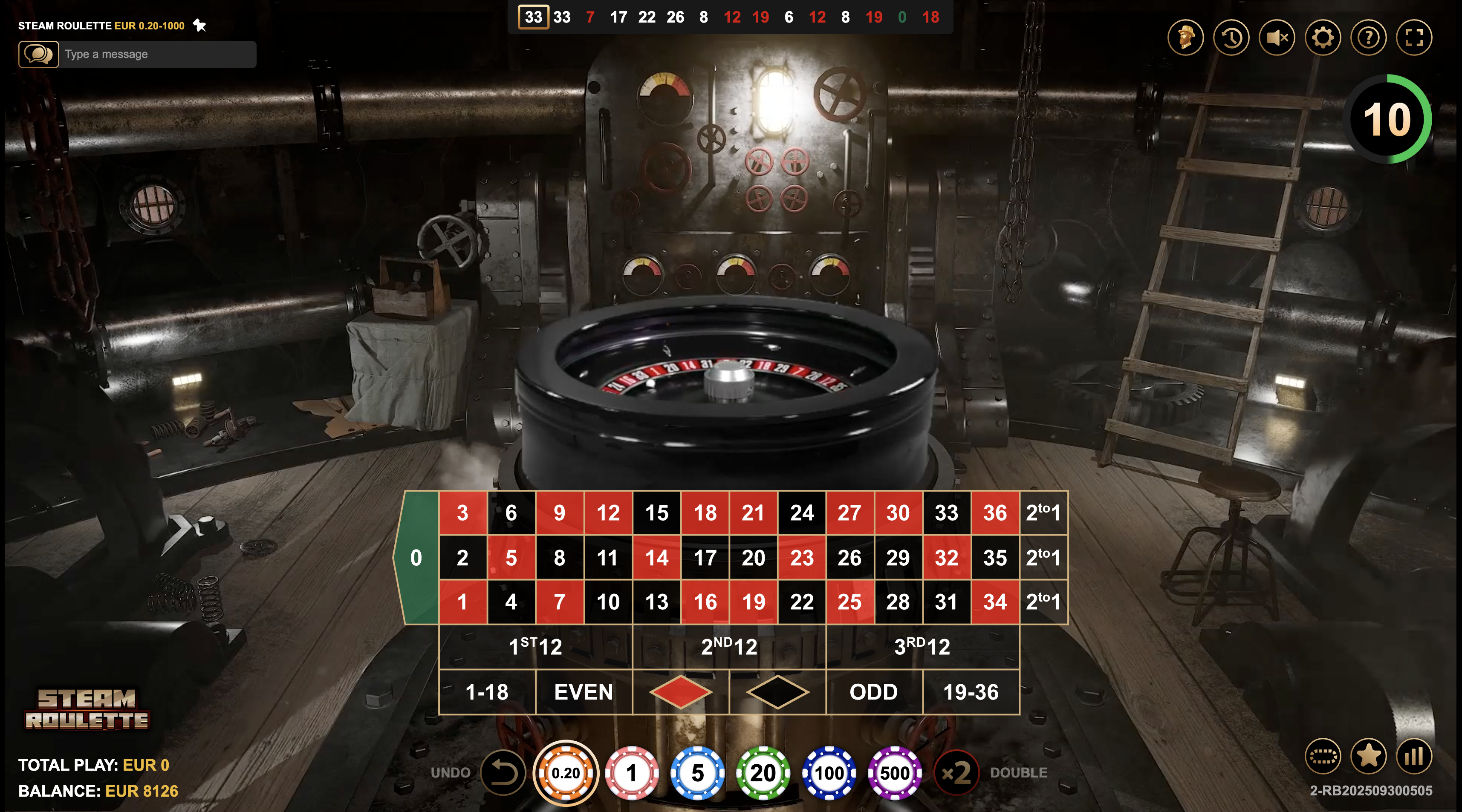Open the live dealer profile icon
The width and height of the screenshot is (1462, 812).
(1186, 37)
